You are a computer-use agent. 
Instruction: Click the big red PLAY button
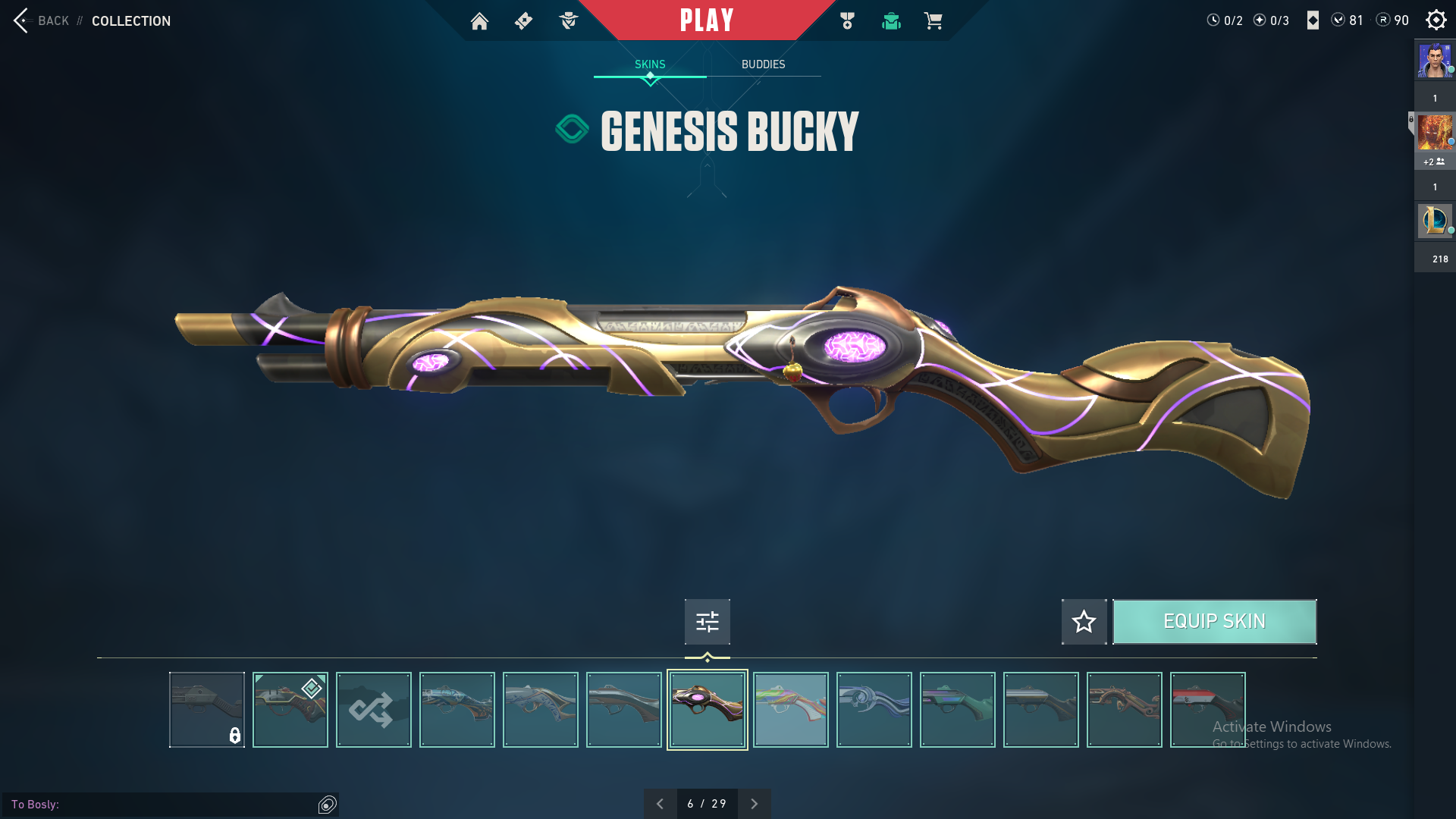point(706,20)
